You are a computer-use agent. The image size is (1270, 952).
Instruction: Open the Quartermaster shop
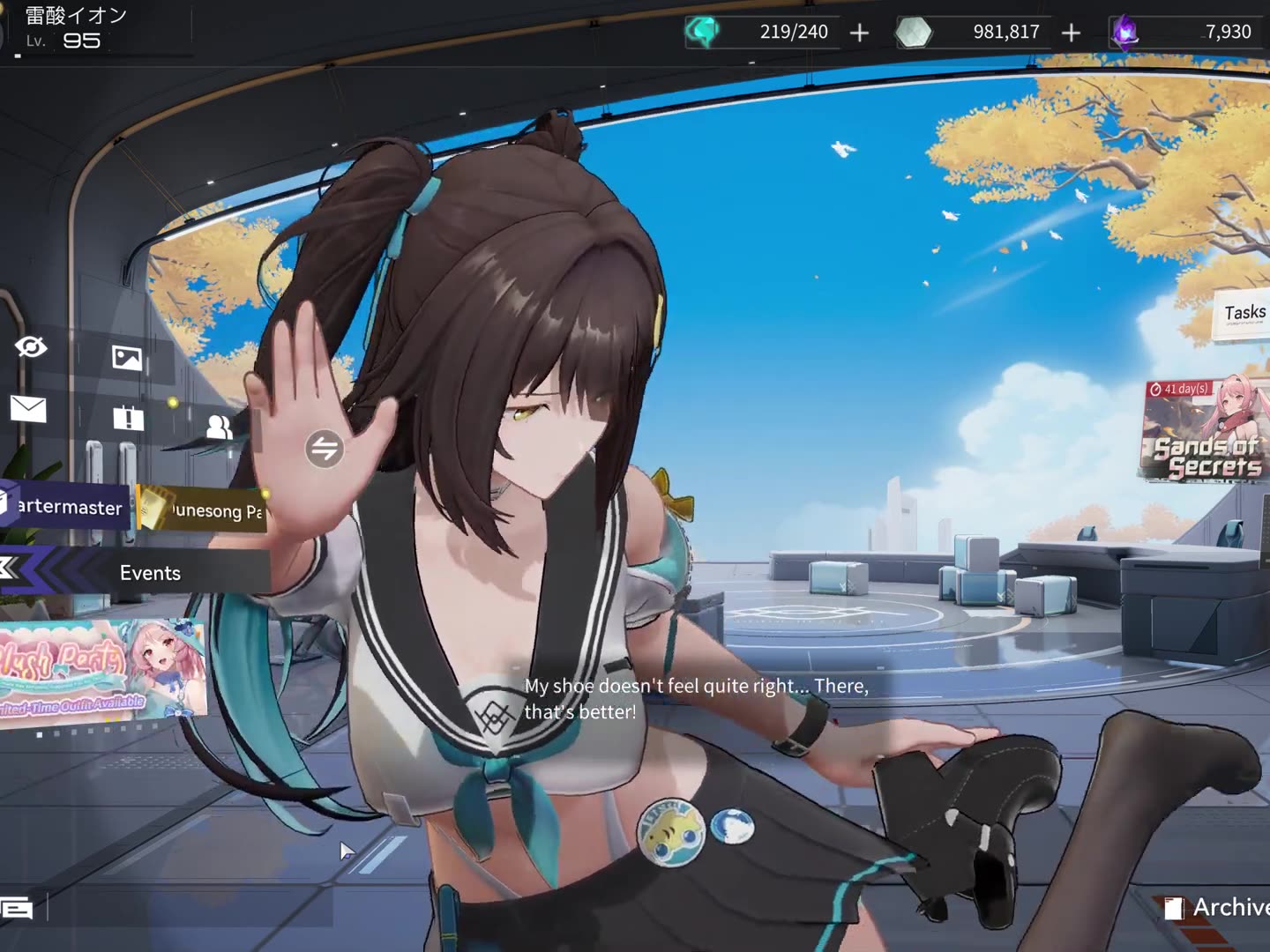click(x=65, y=507)
